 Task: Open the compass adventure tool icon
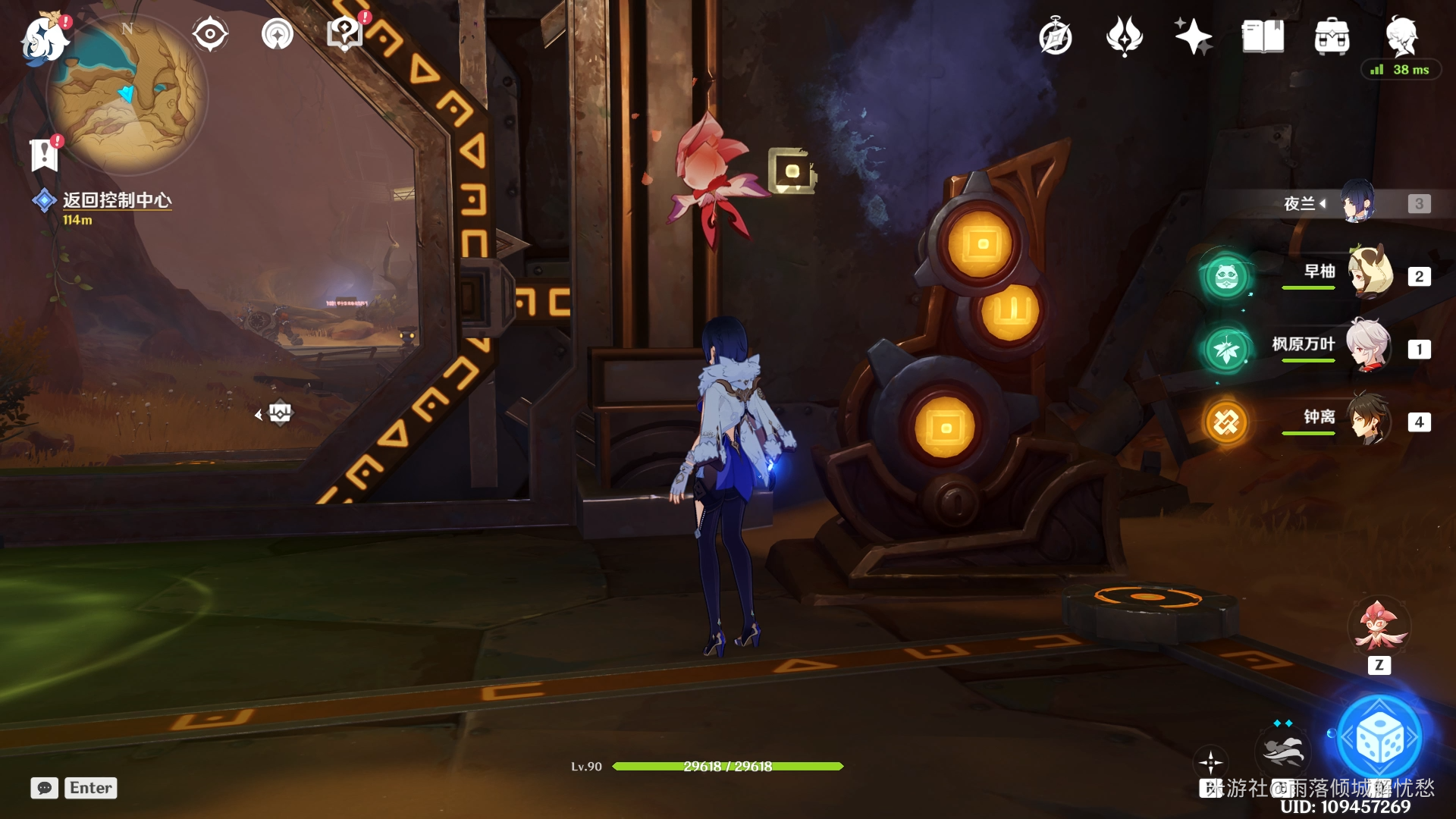1055,36
